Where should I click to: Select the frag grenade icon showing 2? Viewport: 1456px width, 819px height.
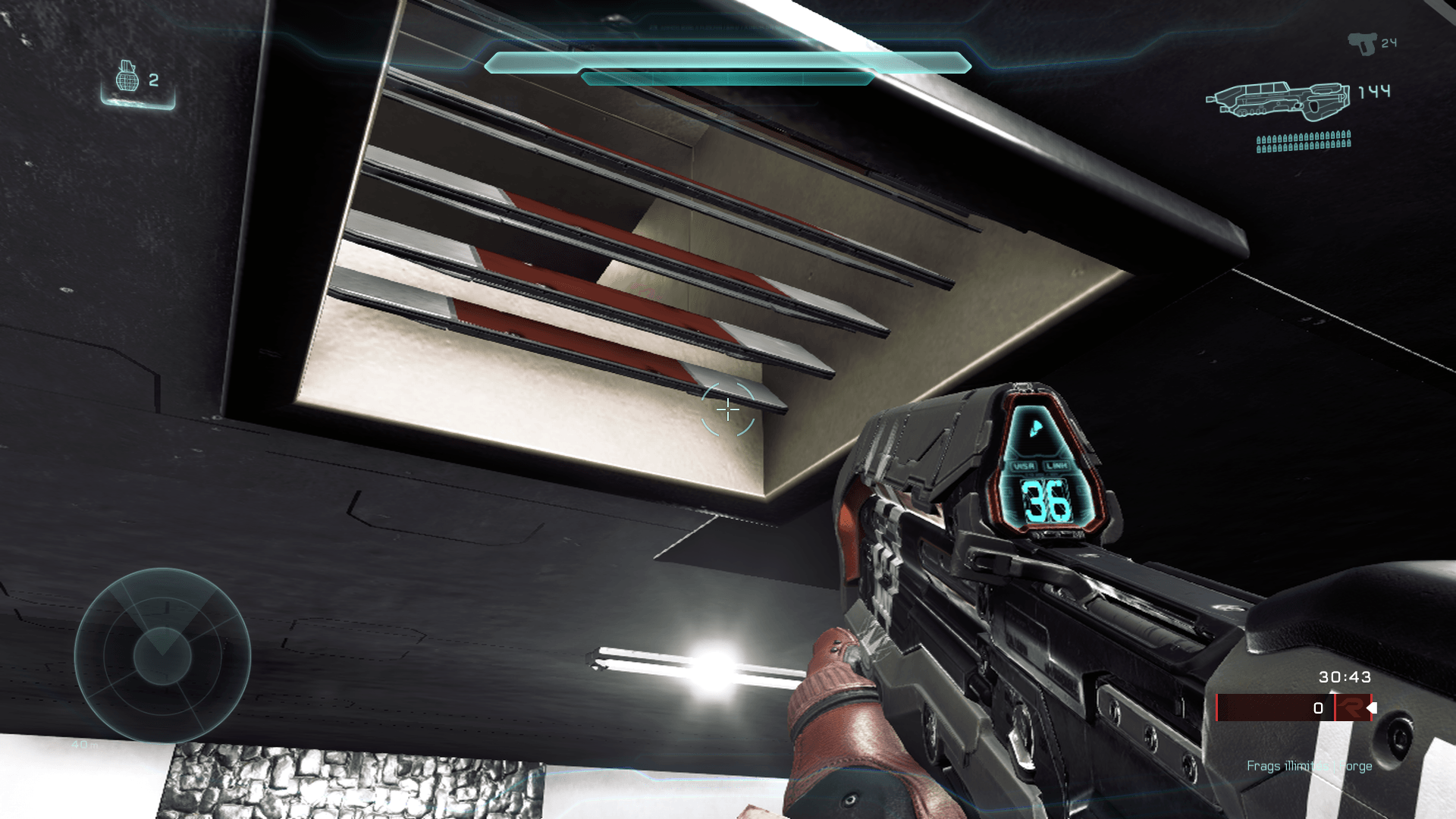click(129, 81)
